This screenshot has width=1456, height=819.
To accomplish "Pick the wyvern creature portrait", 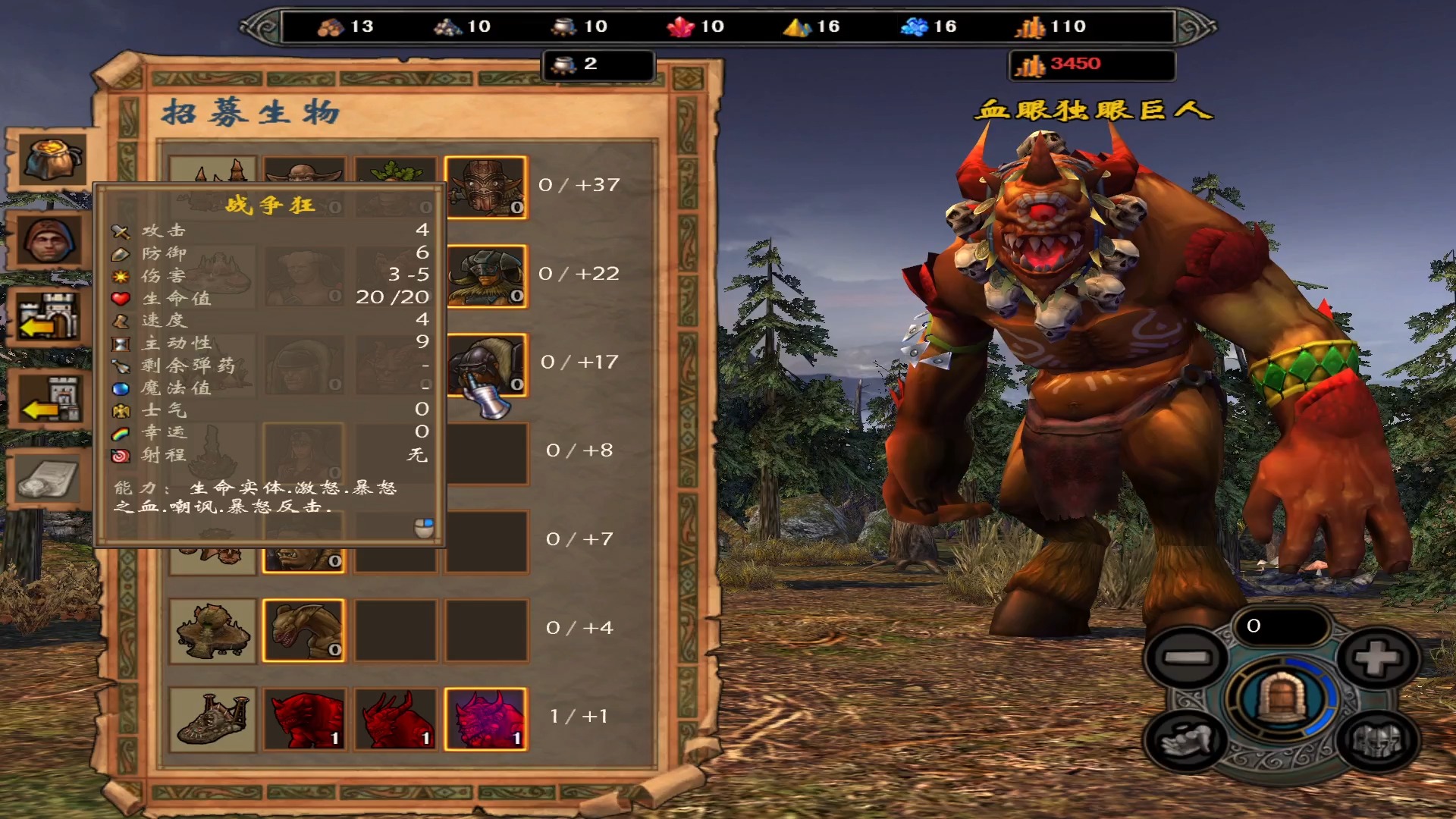I will click(303, 630).
